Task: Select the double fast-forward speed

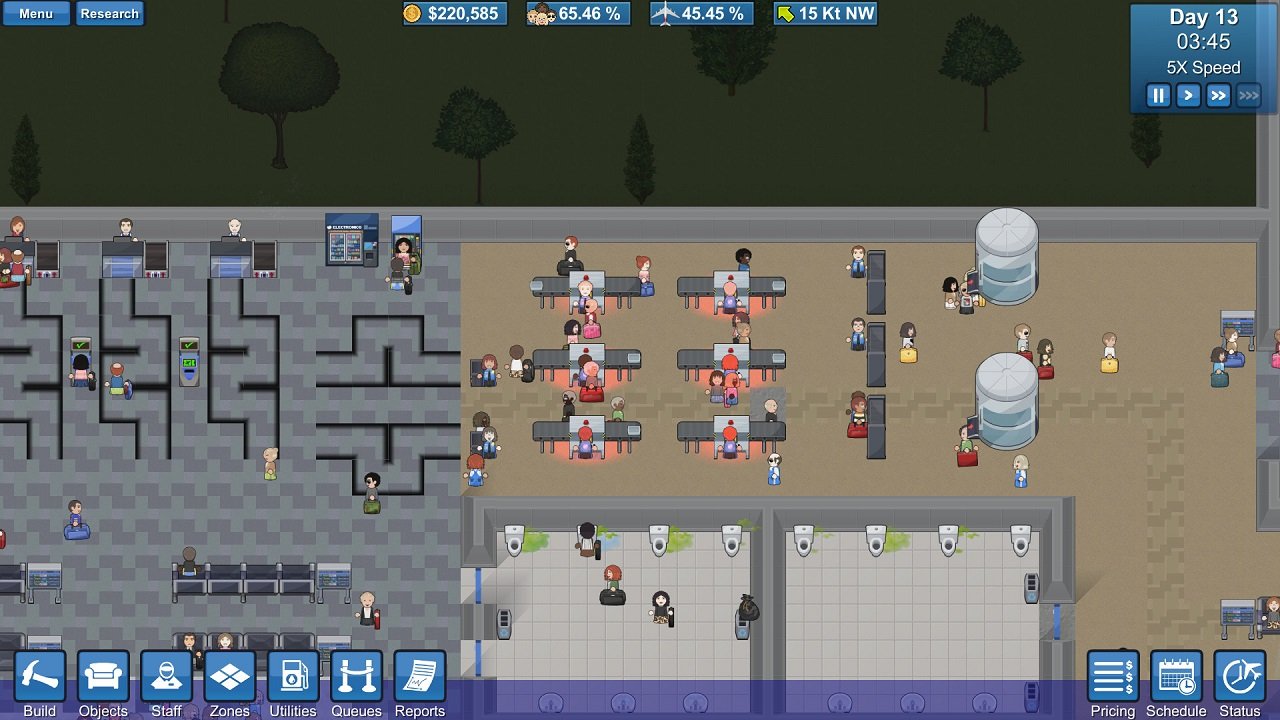Action: (x=1217, y=95)
